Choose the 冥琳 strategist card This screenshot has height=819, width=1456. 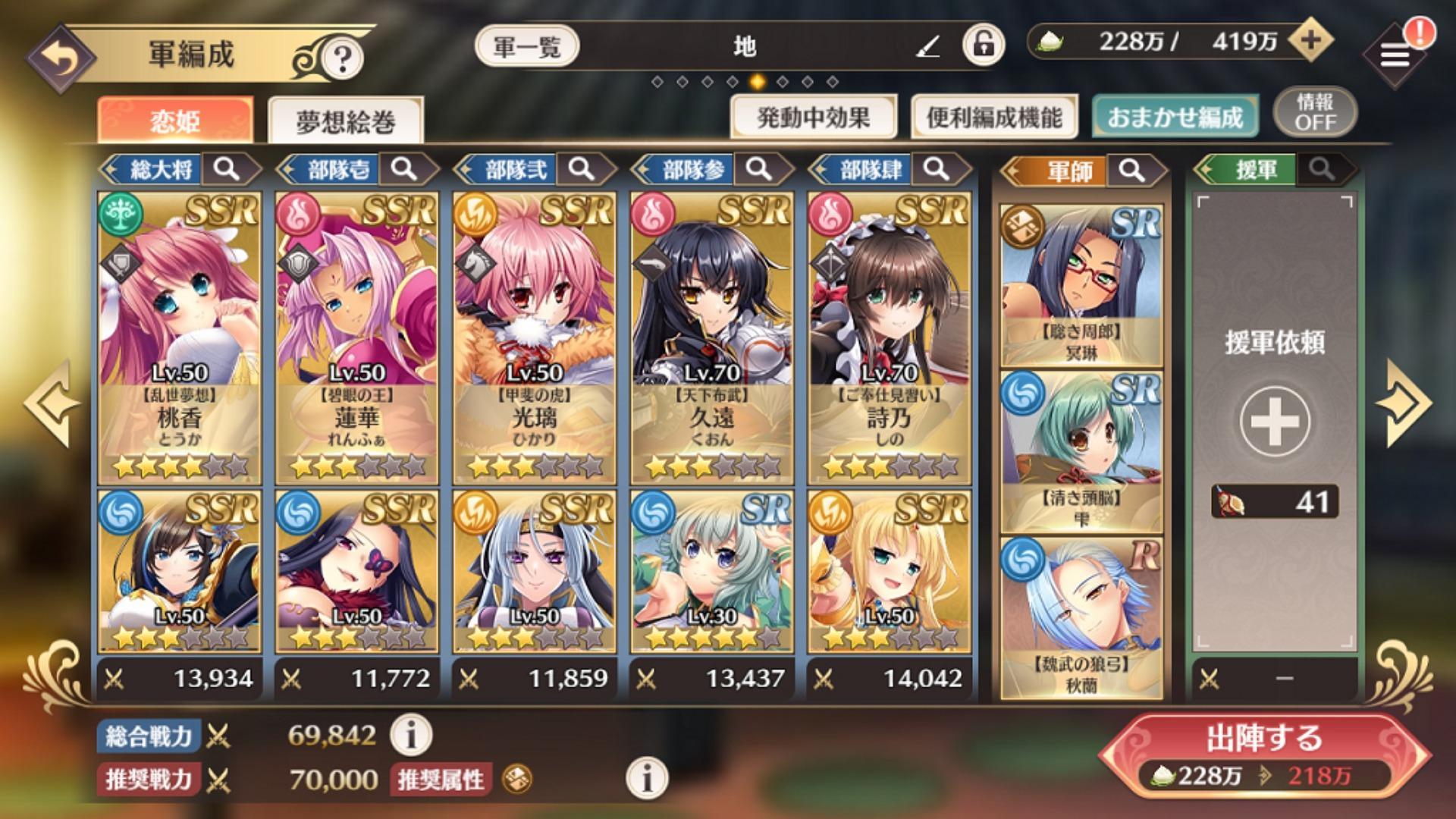point(1081,286)
